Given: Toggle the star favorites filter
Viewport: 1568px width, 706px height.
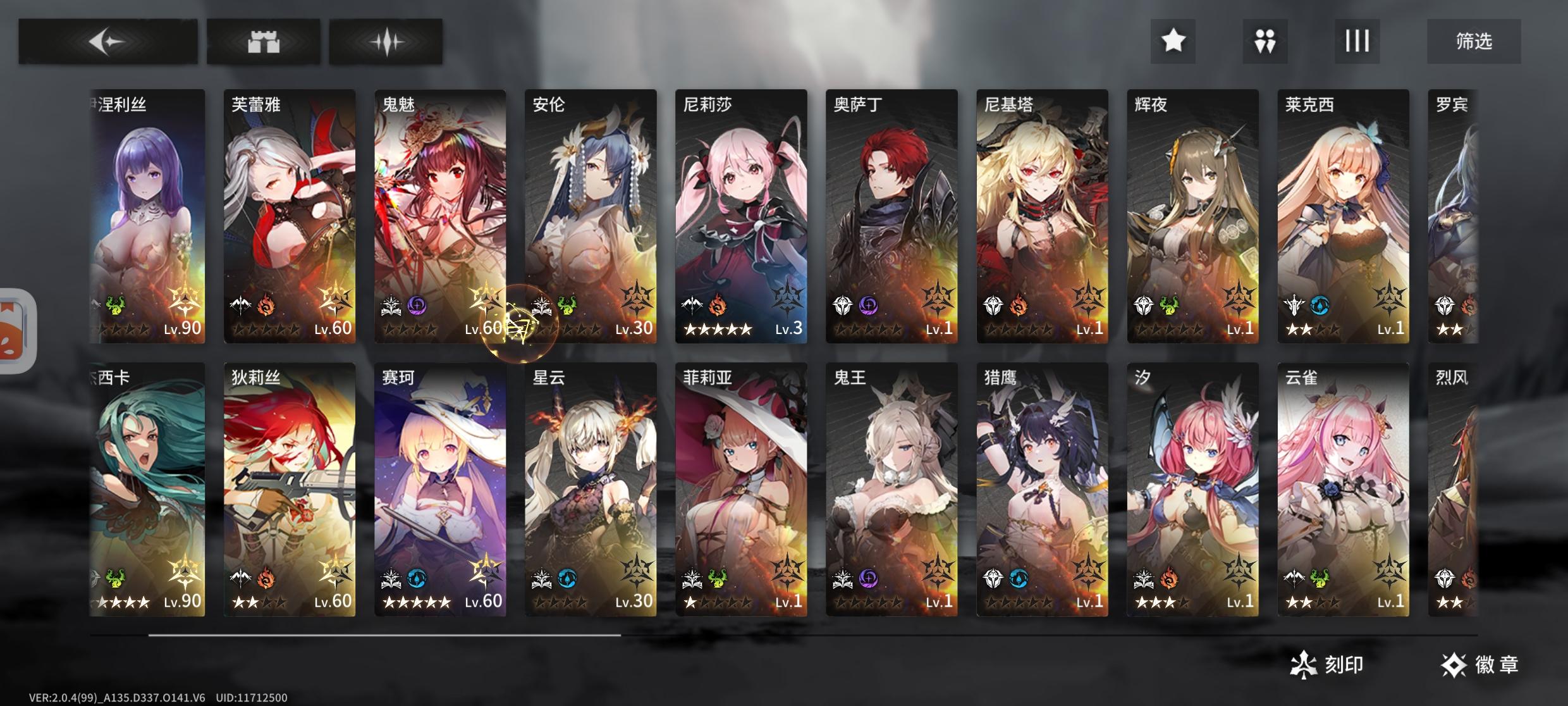Looking at the screenshot, I should pos(1173,41).
